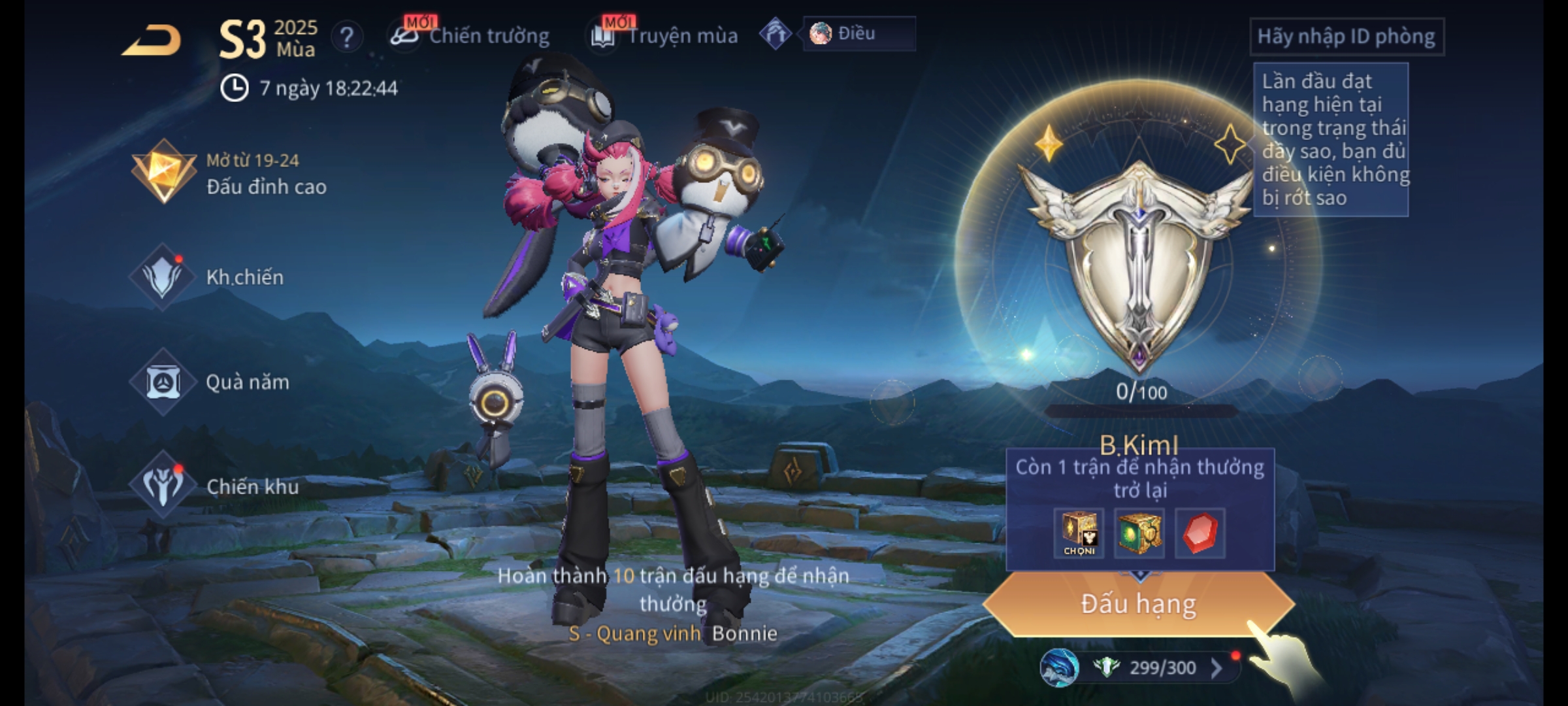Open the hero class icon beside Điều

tap(776, 34)
